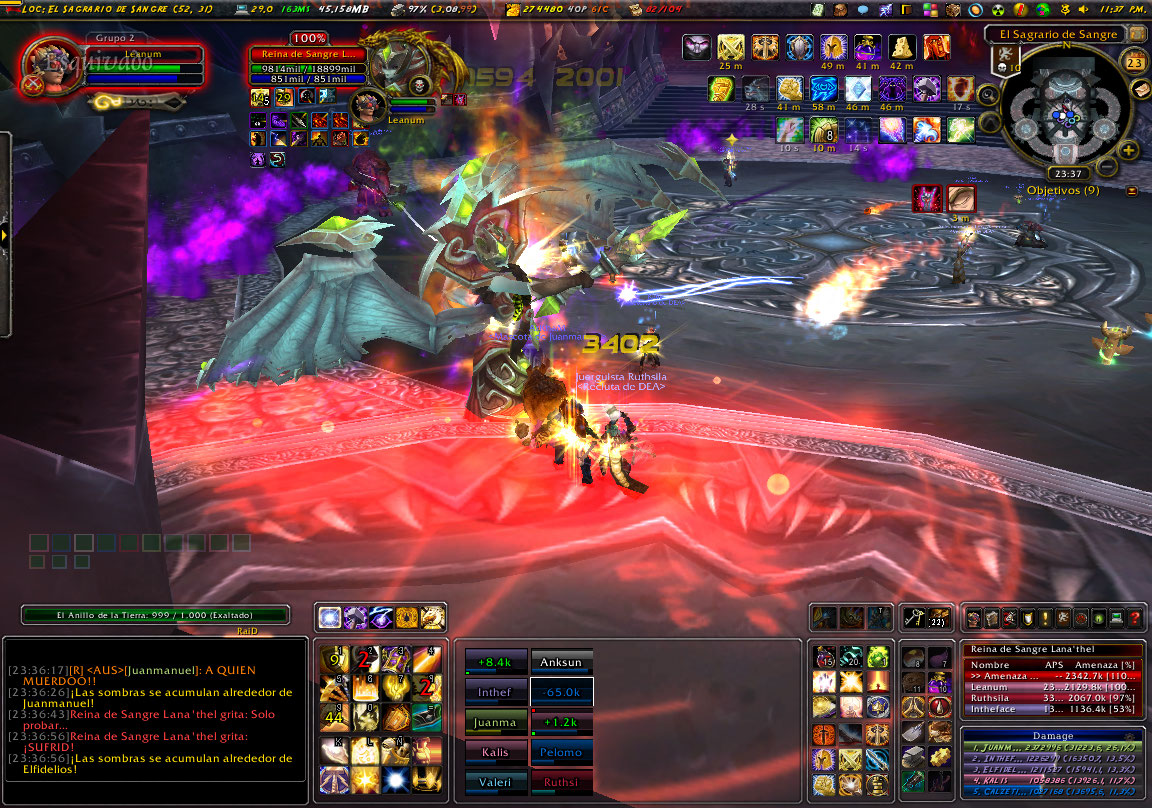This screenshot has width=1152, height=808.
Task: Click the chat log panel
Action: click(155, 710)
